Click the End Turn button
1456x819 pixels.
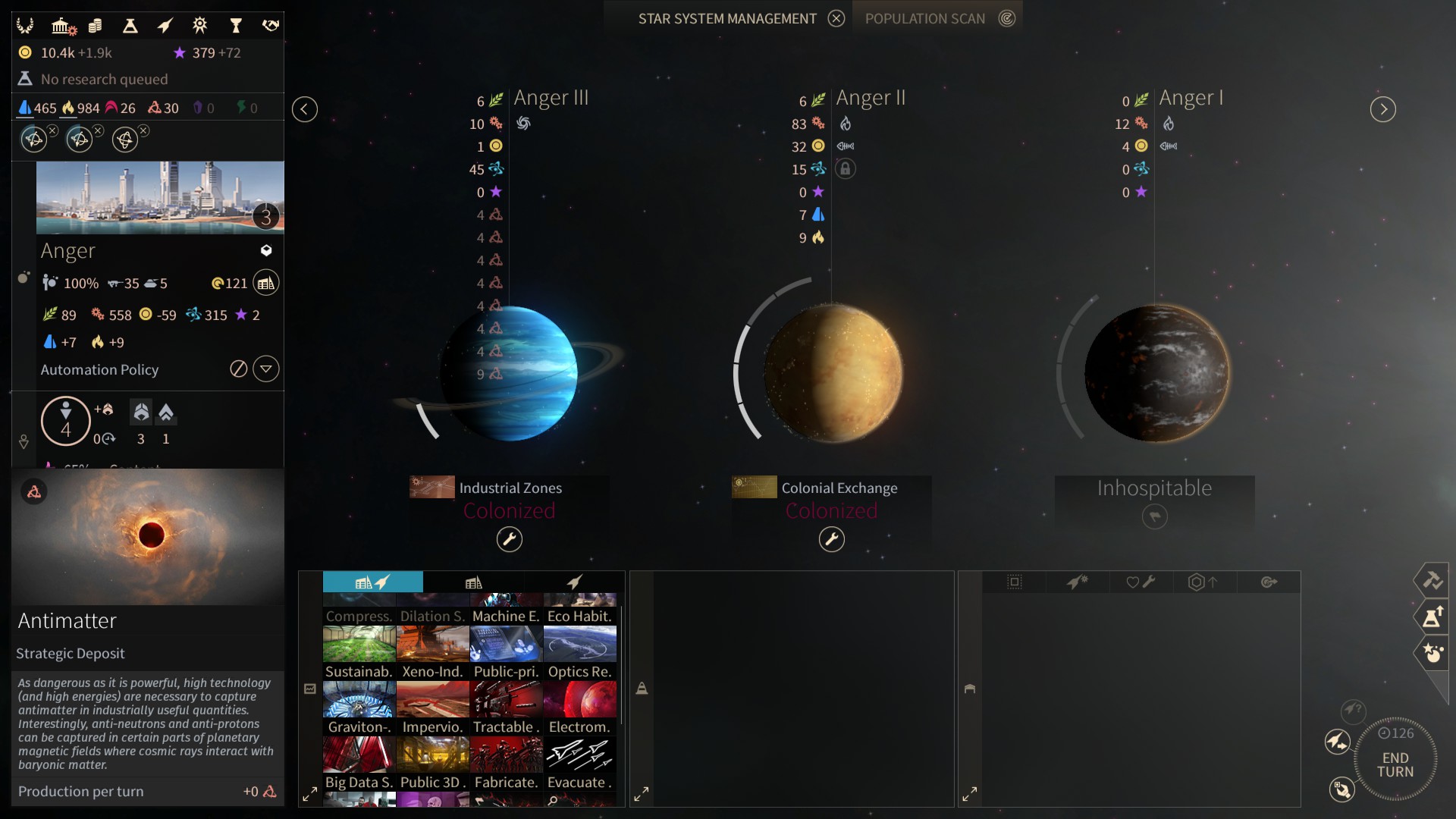[1395, 764]
